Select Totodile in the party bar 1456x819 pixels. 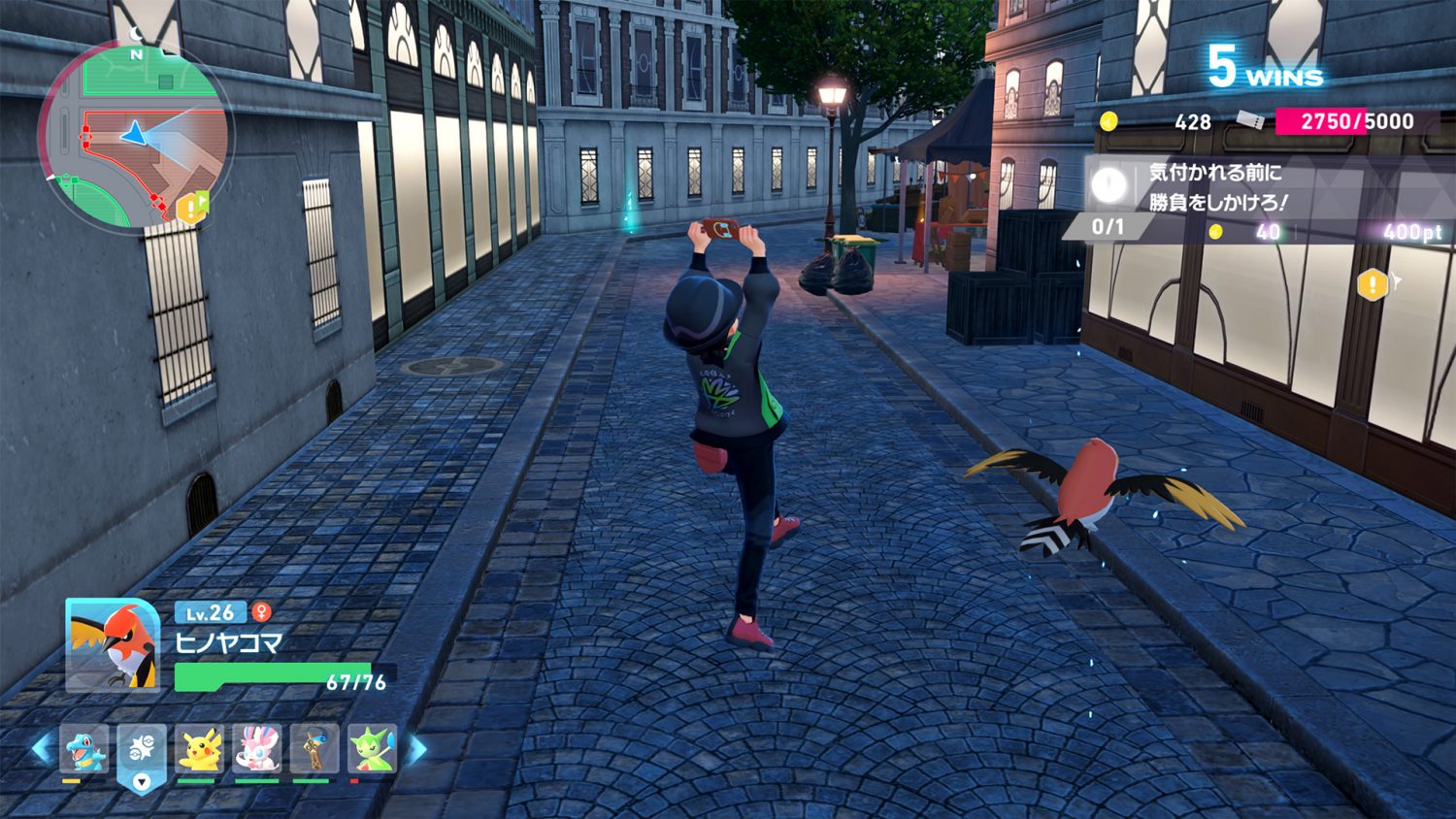[x=84, y=749]
